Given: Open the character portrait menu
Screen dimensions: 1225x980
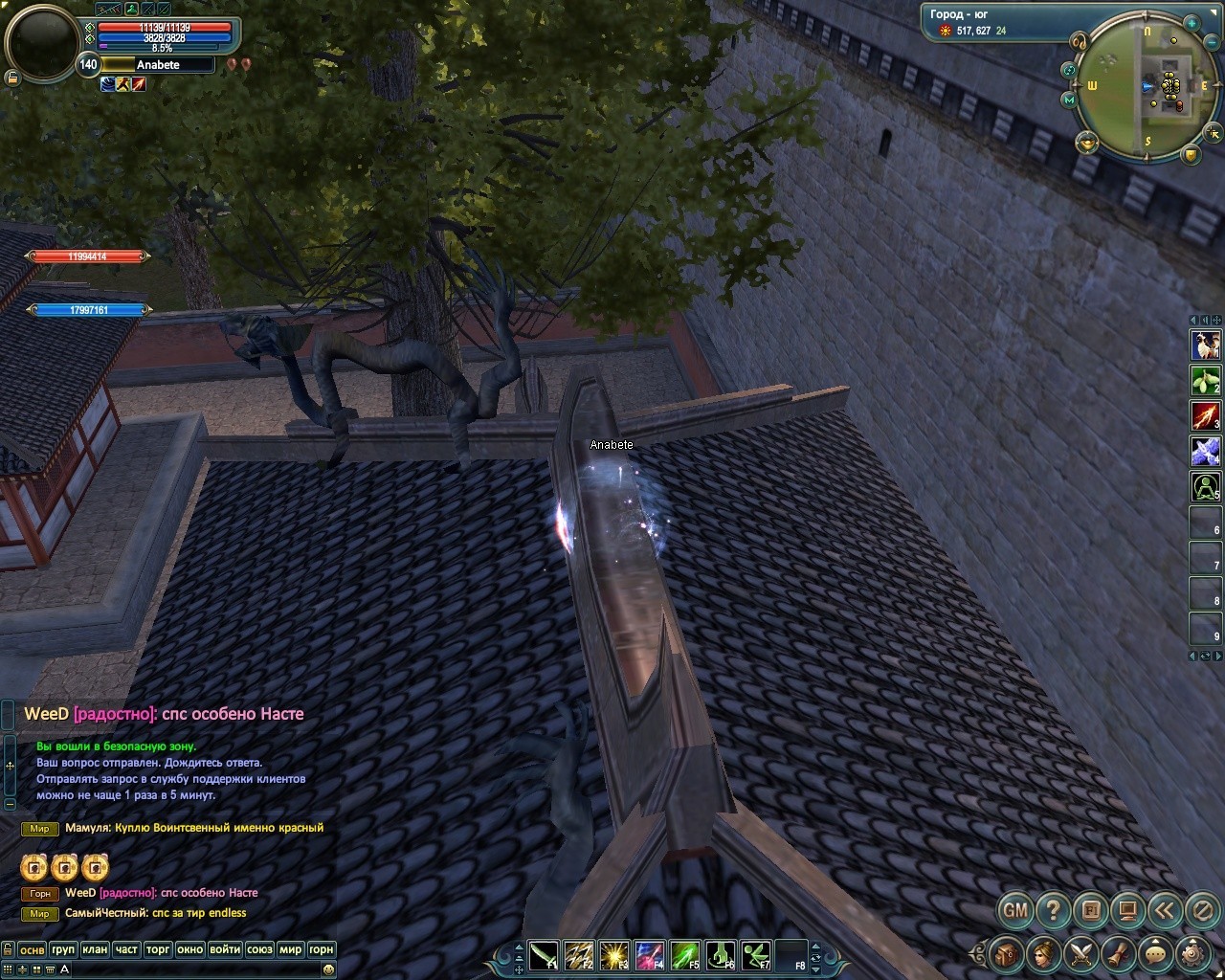Looking at the screenshot, I should click(1043, 953).
